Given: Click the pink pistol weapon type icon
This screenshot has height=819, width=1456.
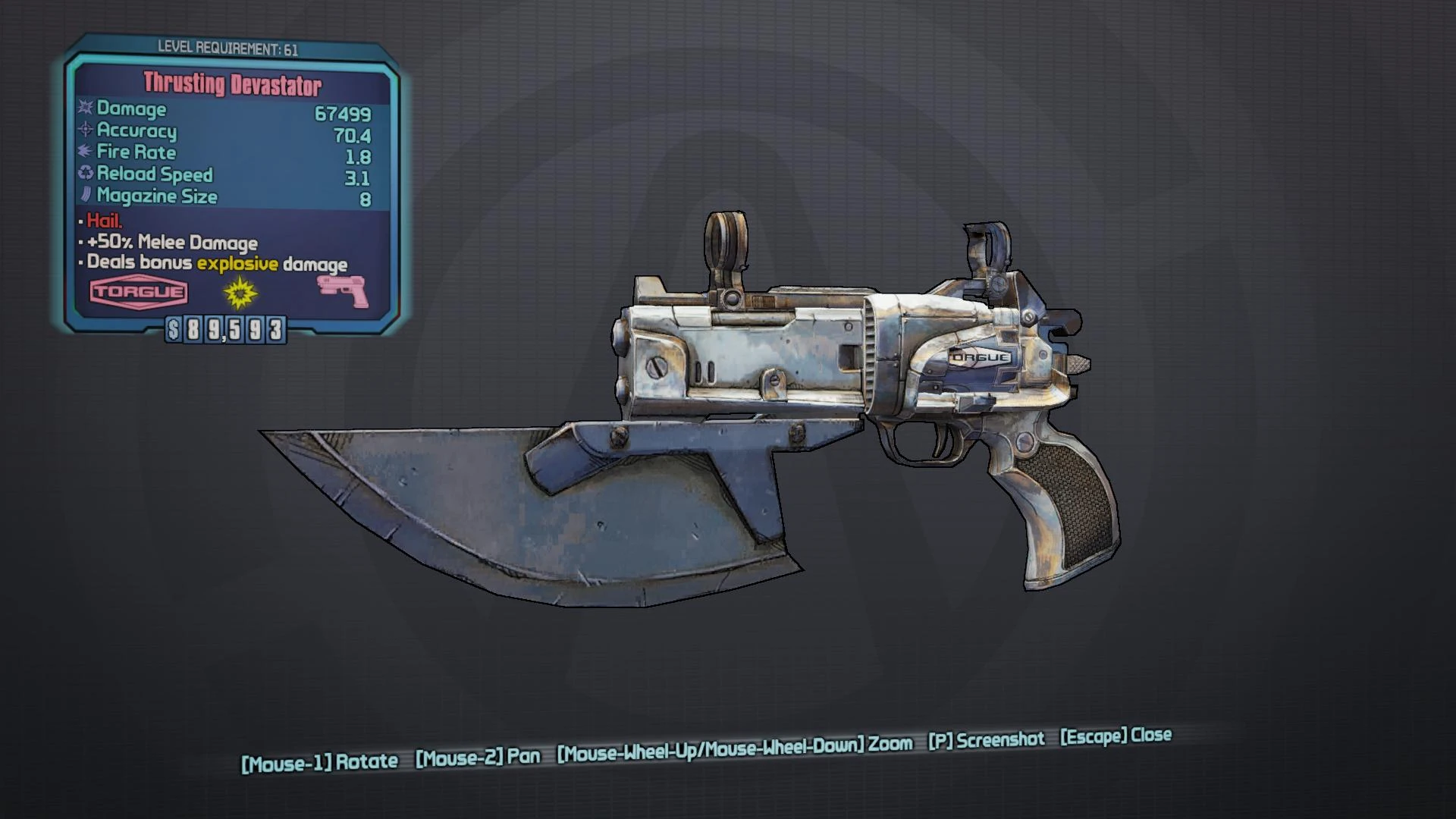Looking at the screenshot, I should click(x=343, y=292).
